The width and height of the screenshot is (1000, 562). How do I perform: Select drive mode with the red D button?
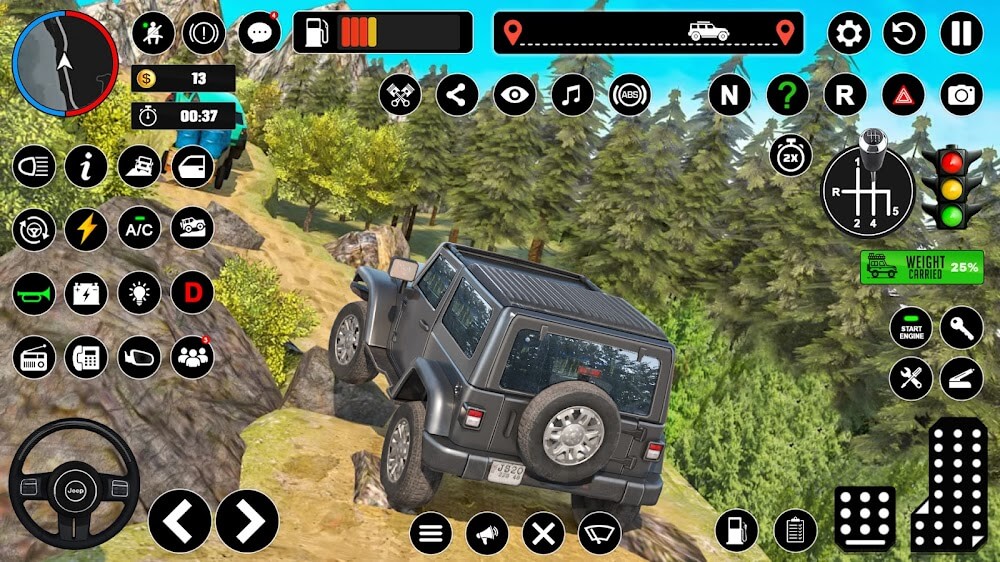(x=192, y=293)
